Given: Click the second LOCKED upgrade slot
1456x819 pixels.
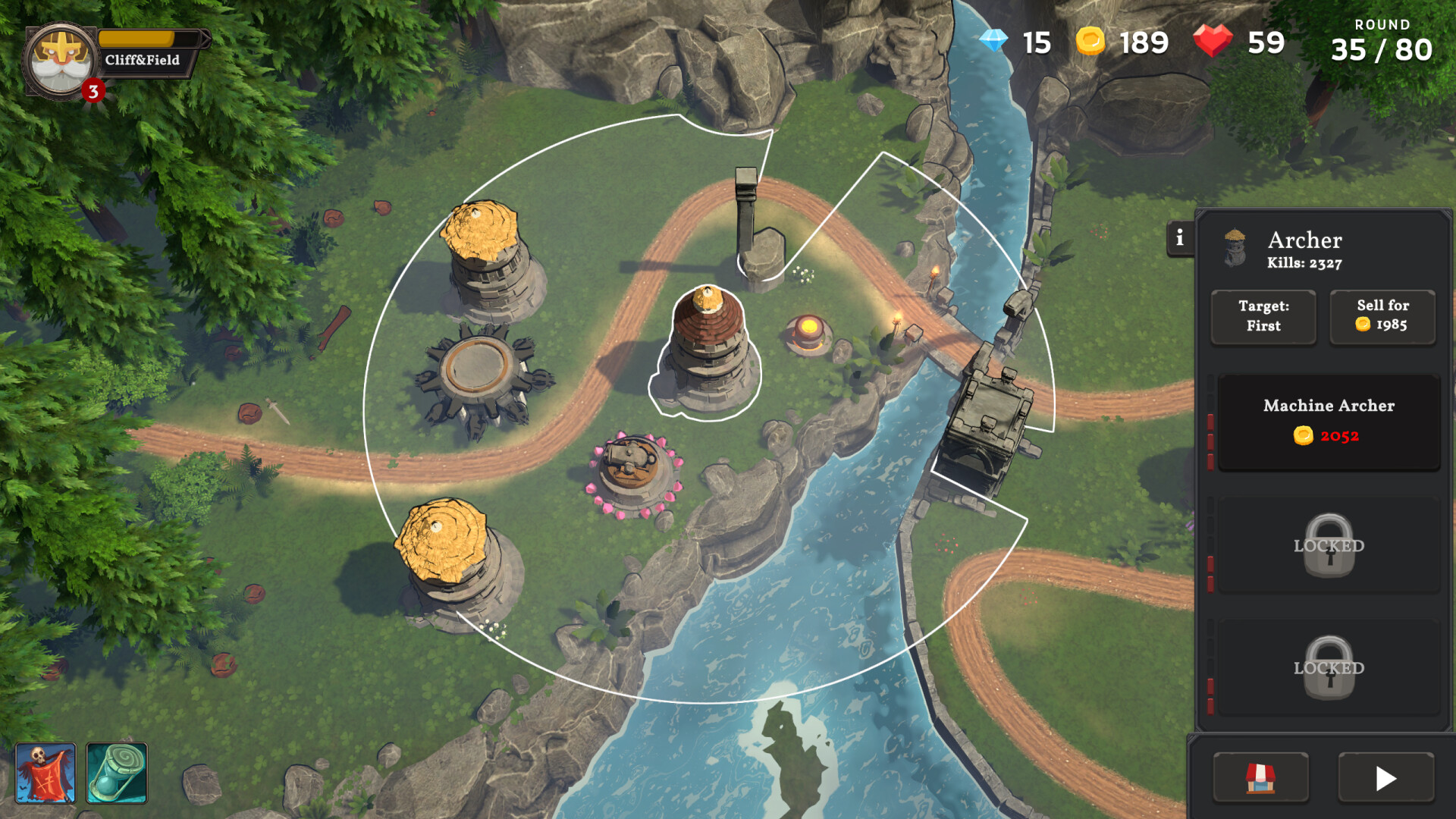Looking at the screenshot, I should pyautogui.click(x=1328, y=667).
